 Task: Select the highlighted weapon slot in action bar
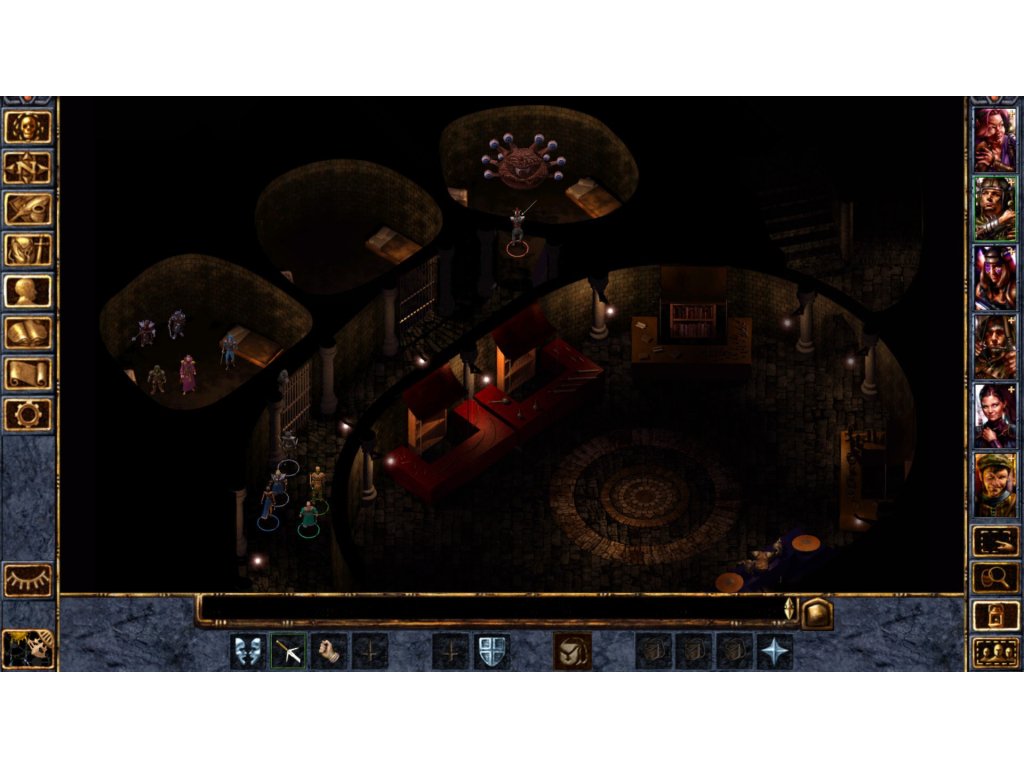click(x=289, y=652)
